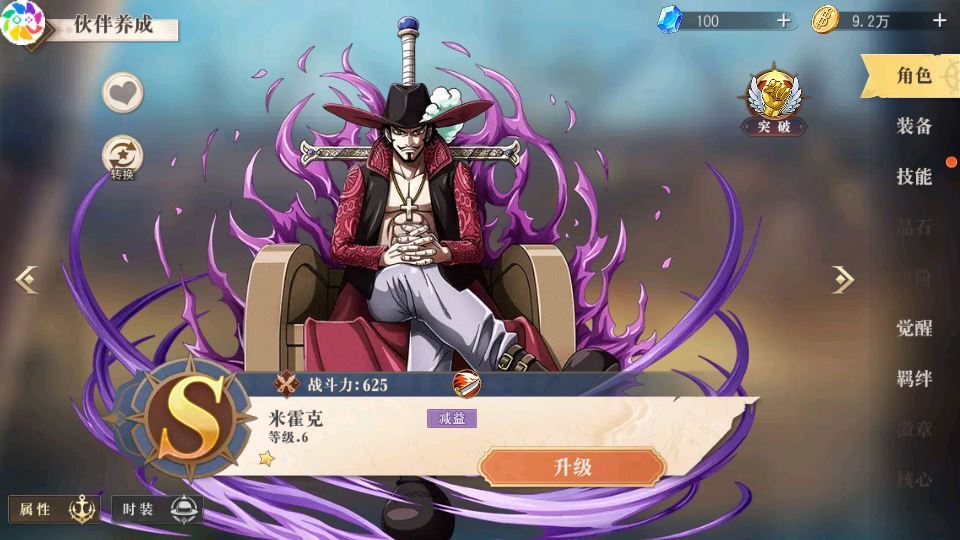Show the next partner with right arrow

[843, 280]
